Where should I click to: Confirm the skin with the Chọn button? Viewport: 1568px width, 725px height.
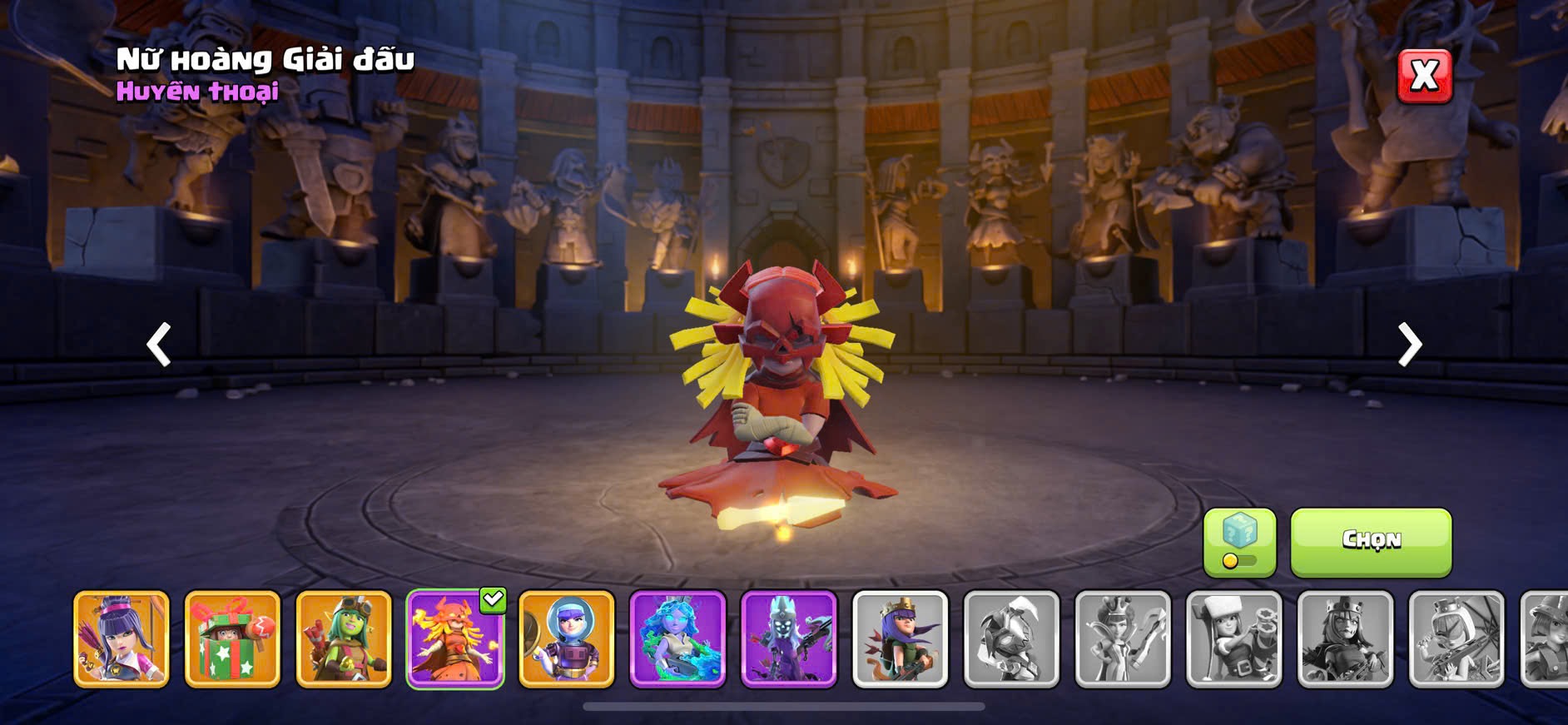point(1371,542)
